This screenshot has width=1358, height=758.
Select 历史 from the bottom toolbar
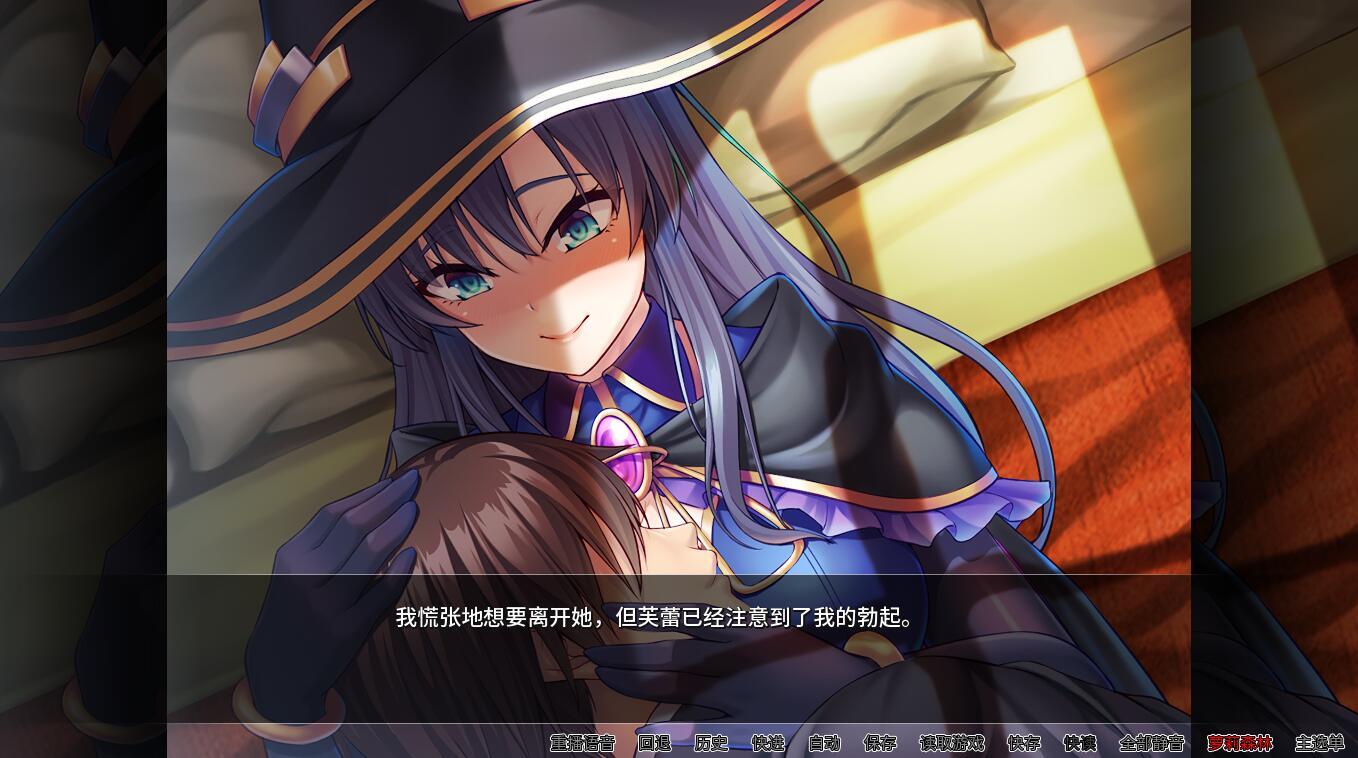click(x=712, y=744)
